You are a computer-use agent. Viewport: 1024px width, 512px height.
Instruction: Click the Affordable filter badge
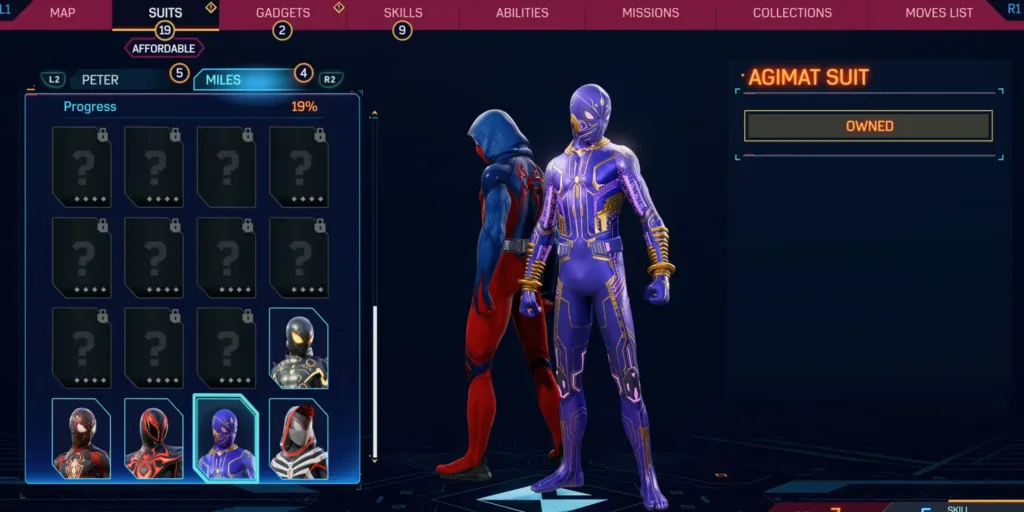click(x=164, y=48)
